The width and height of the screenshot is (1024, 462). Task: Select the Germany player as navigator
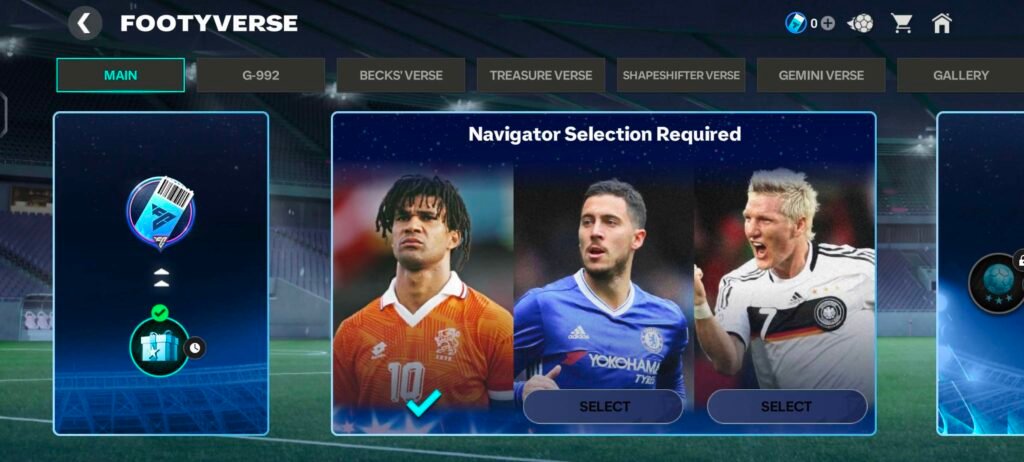click(x=786, y=406)
